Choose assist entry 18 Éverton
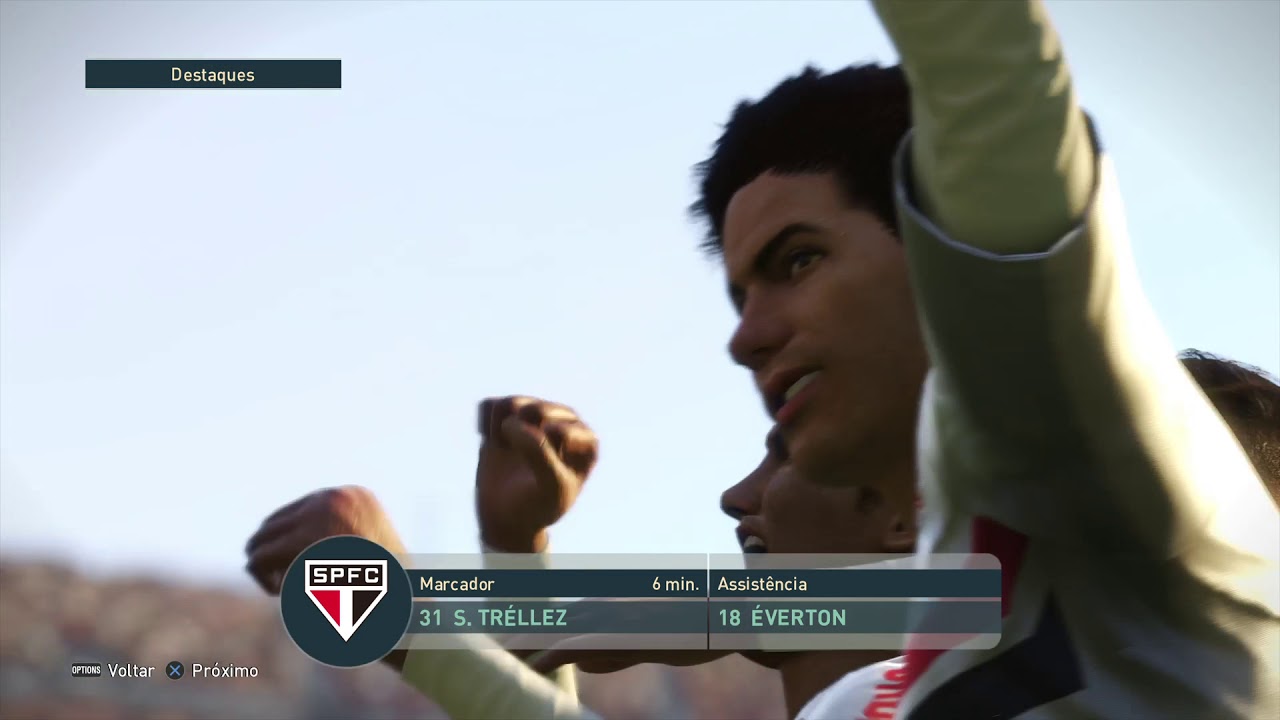 point(782,618)
